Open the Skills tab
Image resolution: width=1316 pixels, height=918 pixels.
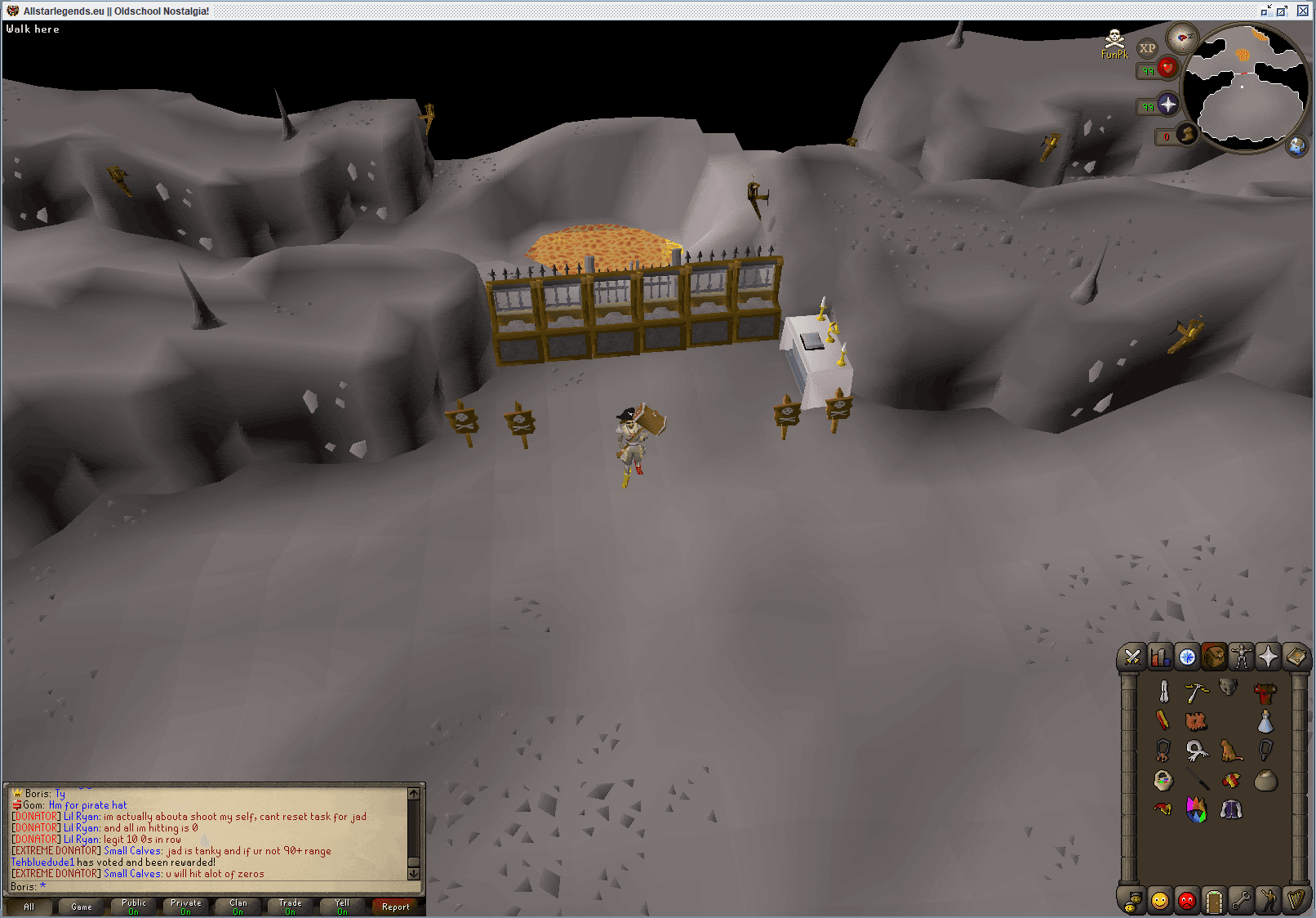pos(1159,657)
